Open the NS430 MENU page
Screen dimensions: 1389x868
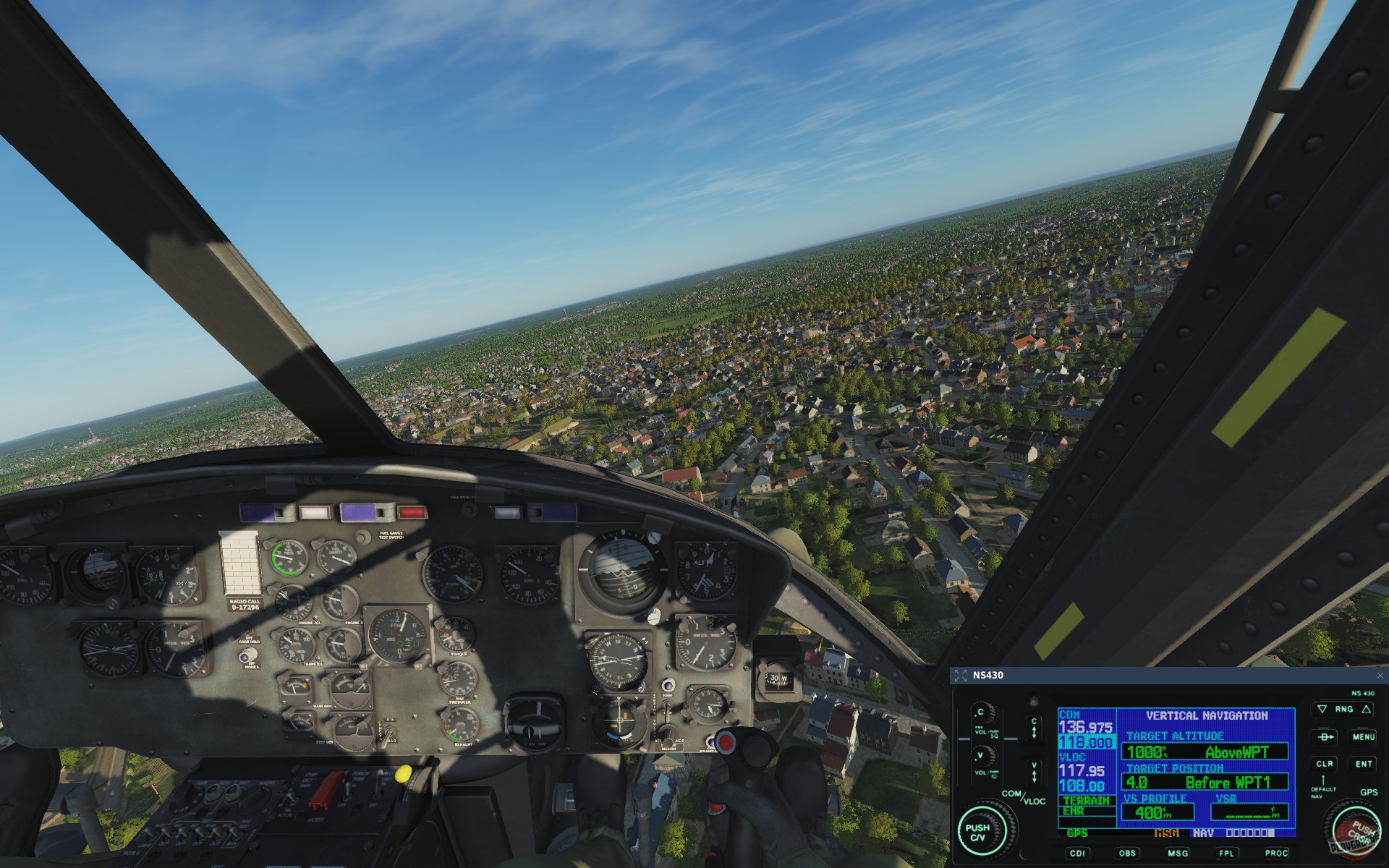[1364, 737]
